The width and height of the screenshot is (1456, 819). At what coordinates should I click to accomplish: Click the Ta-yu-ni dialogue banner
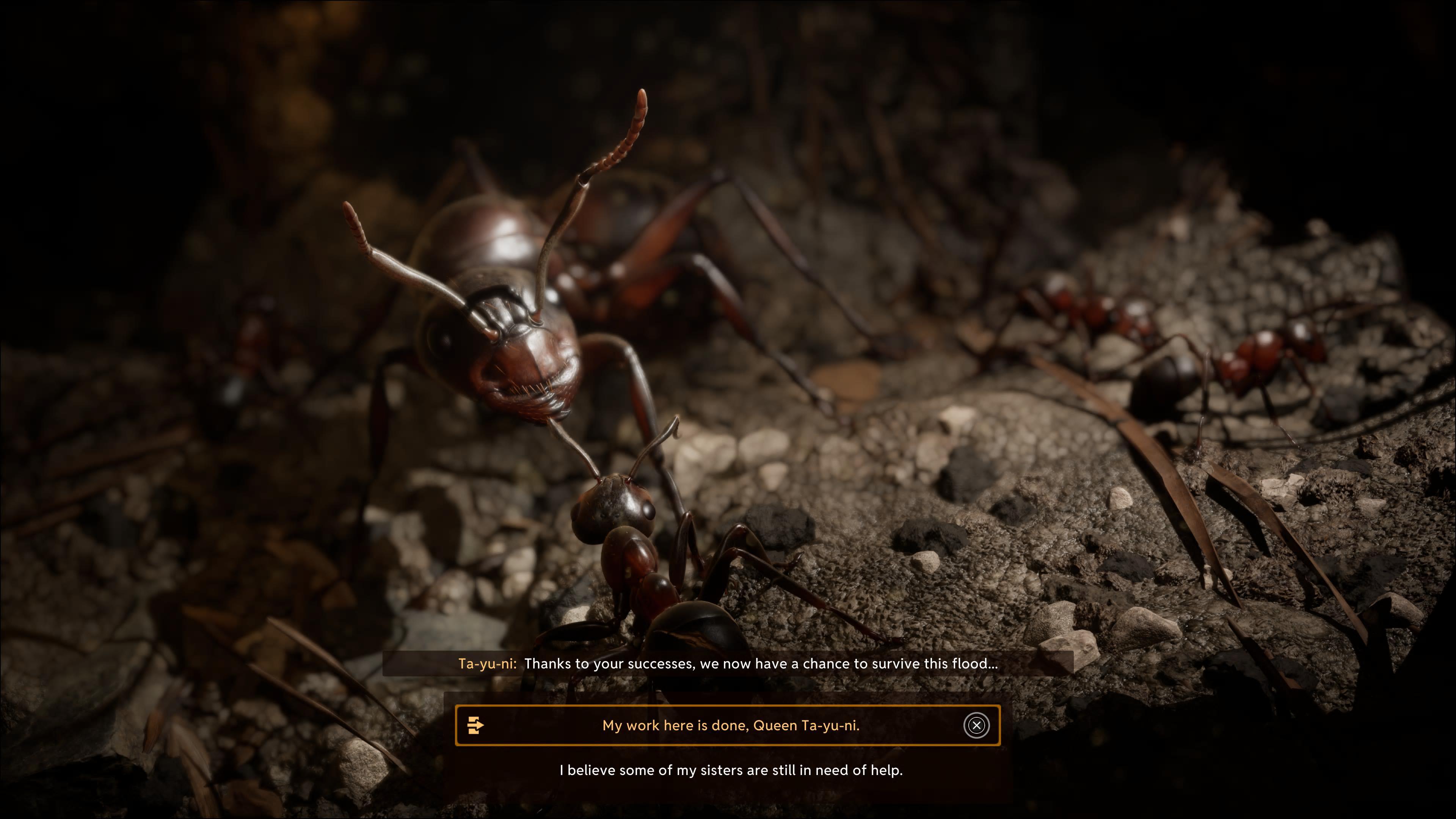729,664
